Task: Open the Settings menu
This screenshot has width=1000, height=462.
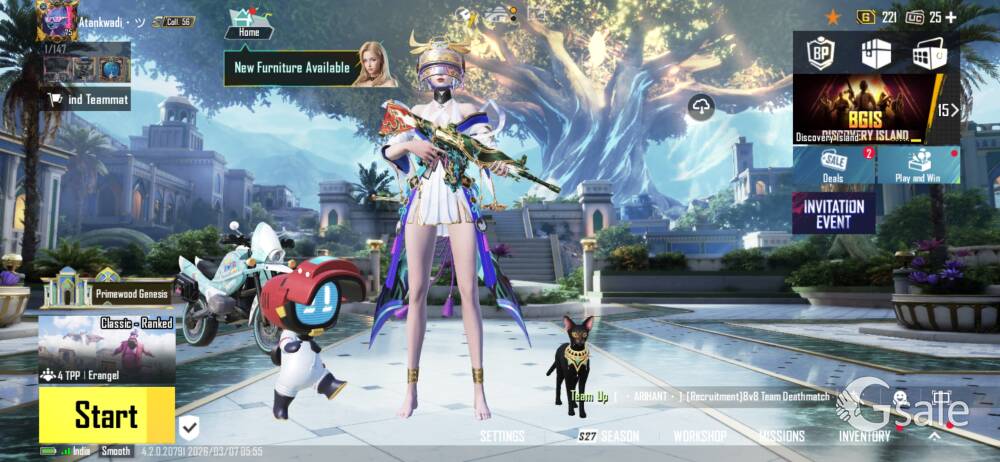Action: point(502,437)
